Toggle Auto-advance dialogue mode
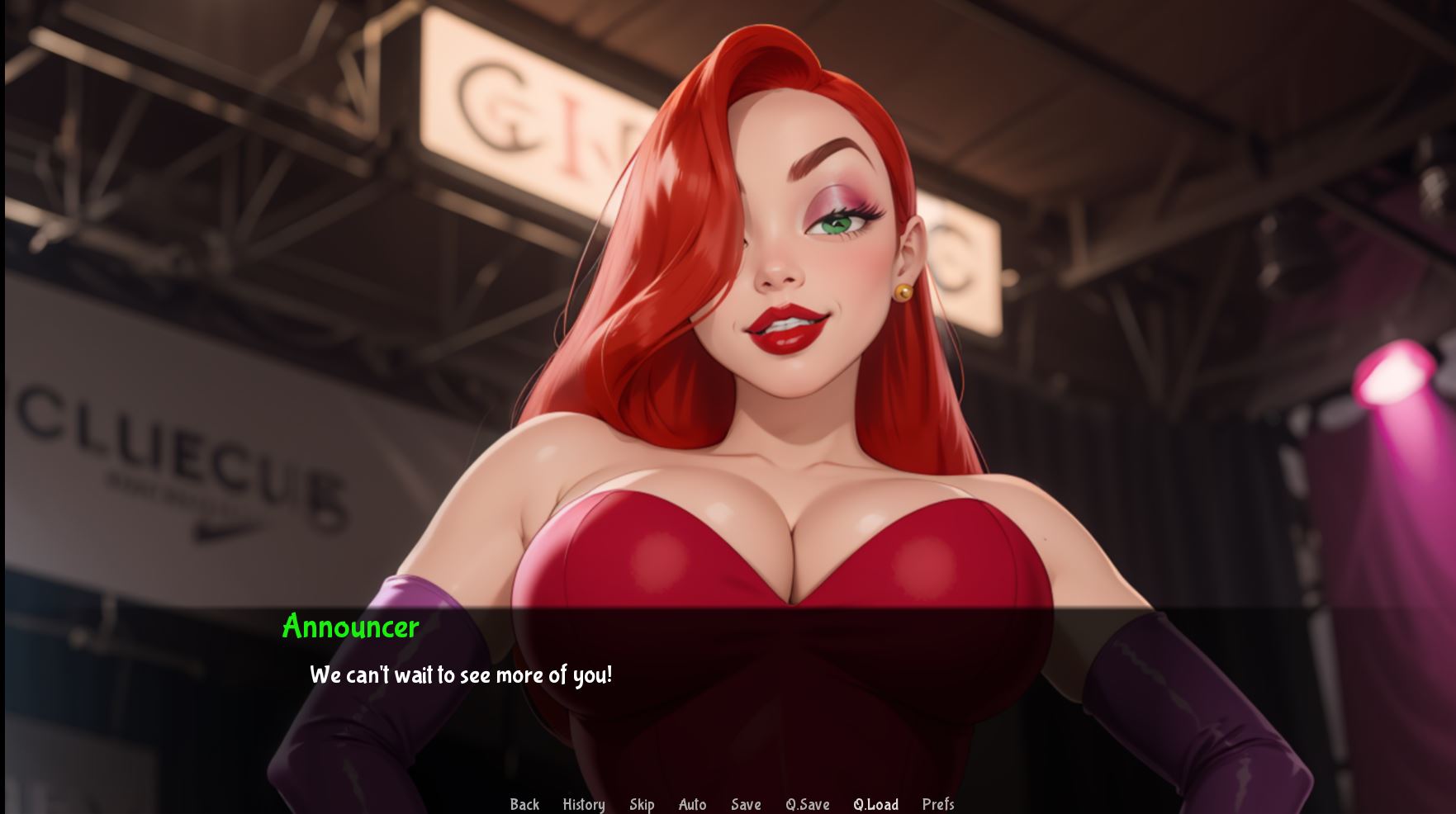Image resolution: width=1456 pixels, height=814 pixels. pyautogui.click(x=692, y=804)
